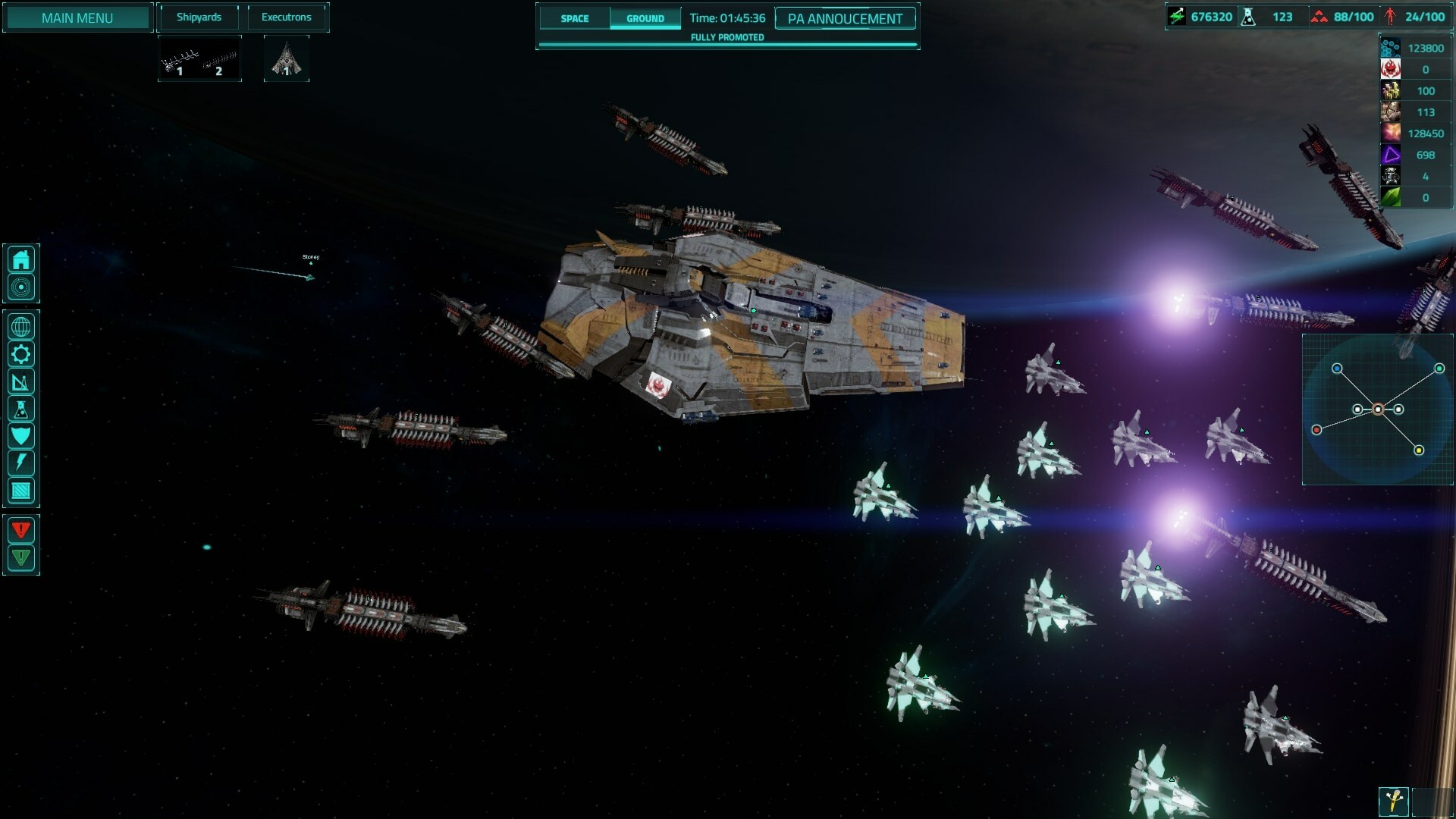Screen dimensions: 1456x819
Task: Select the Shipyards tab
Action: tap(199, 16)
